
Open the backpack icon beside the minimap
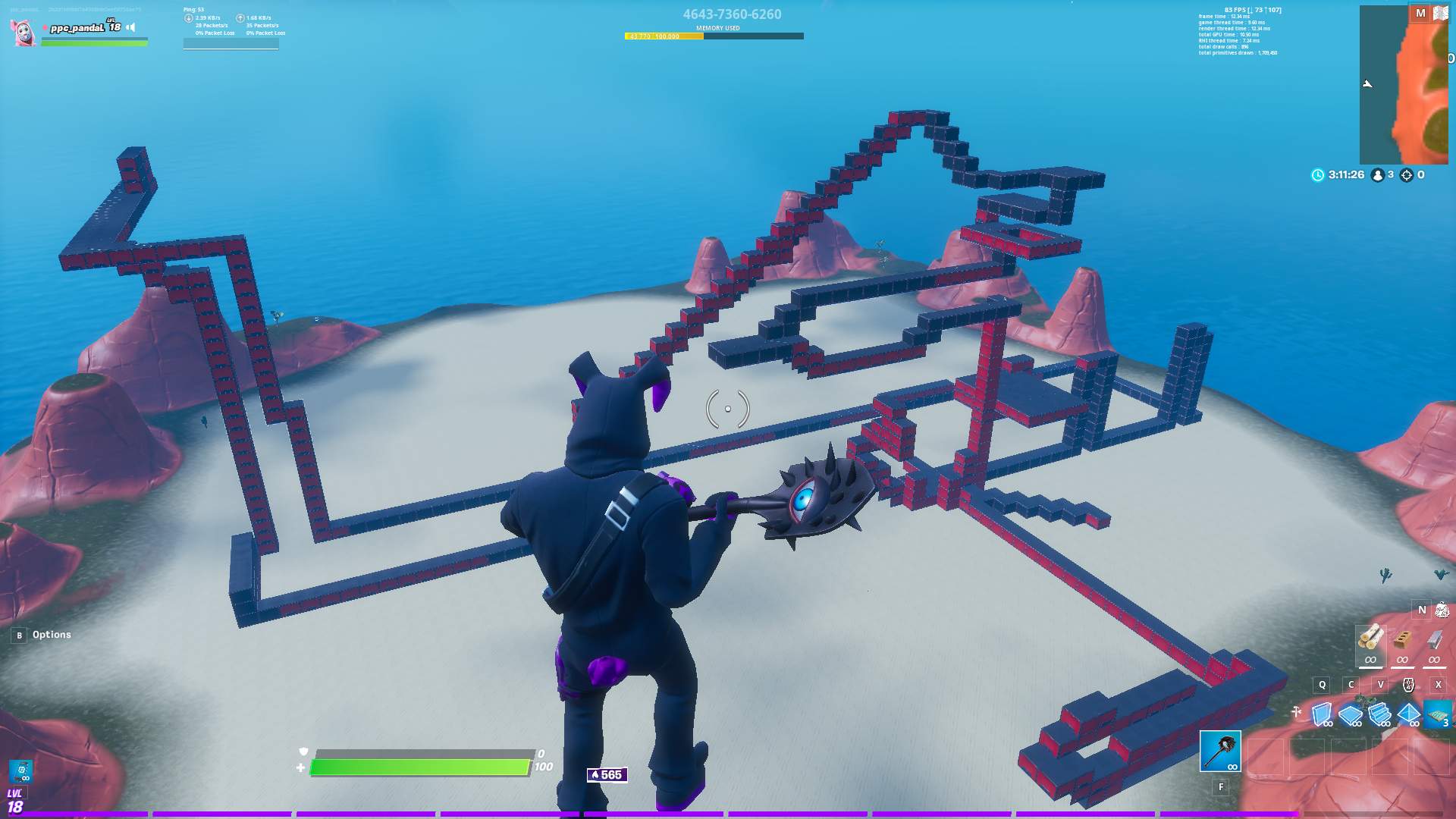coord(1440,14)
